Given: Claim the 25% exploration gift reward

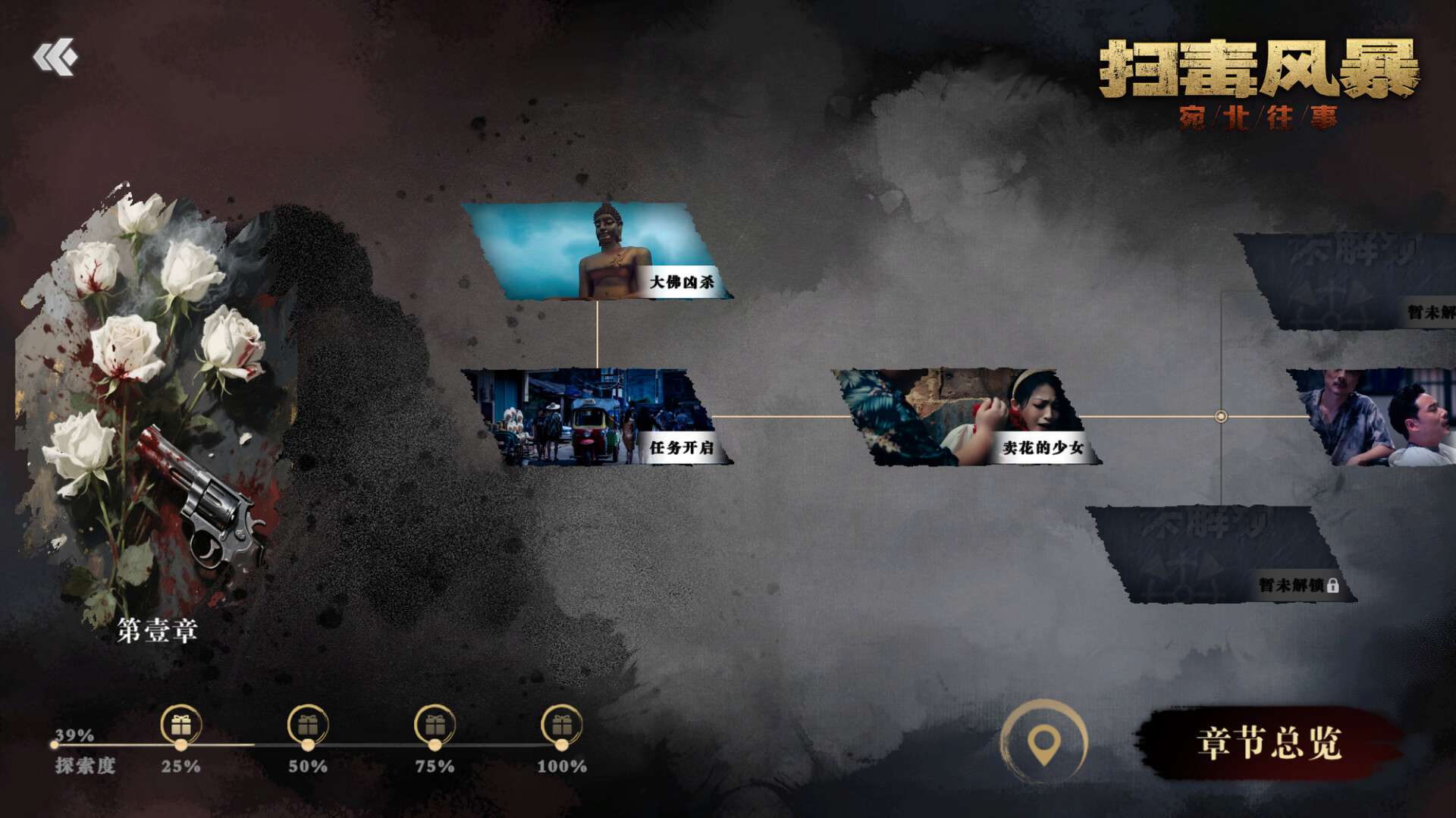Looking at the screenshot, I should click(x=180, y=726).
